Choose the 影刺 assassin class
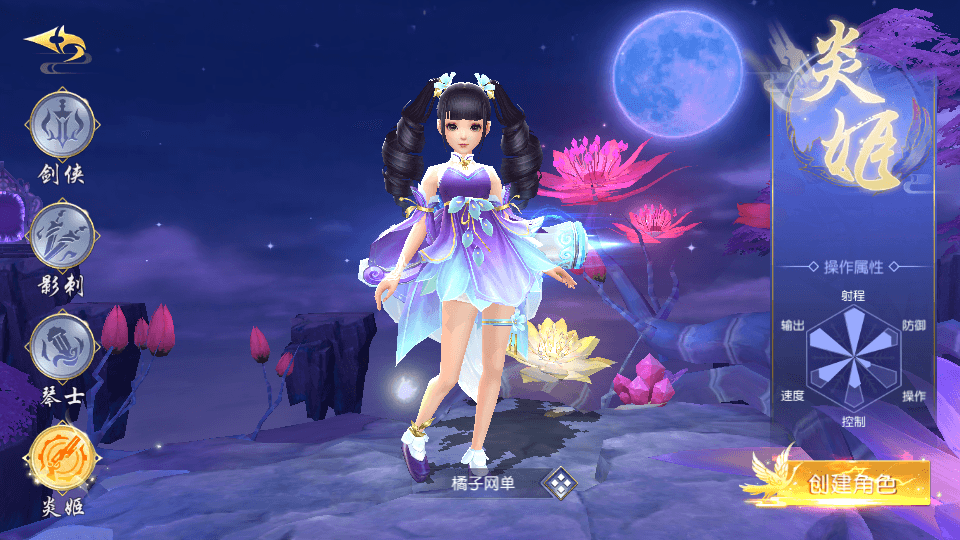This screenshot has height=540, width=960. click(64, 239)
